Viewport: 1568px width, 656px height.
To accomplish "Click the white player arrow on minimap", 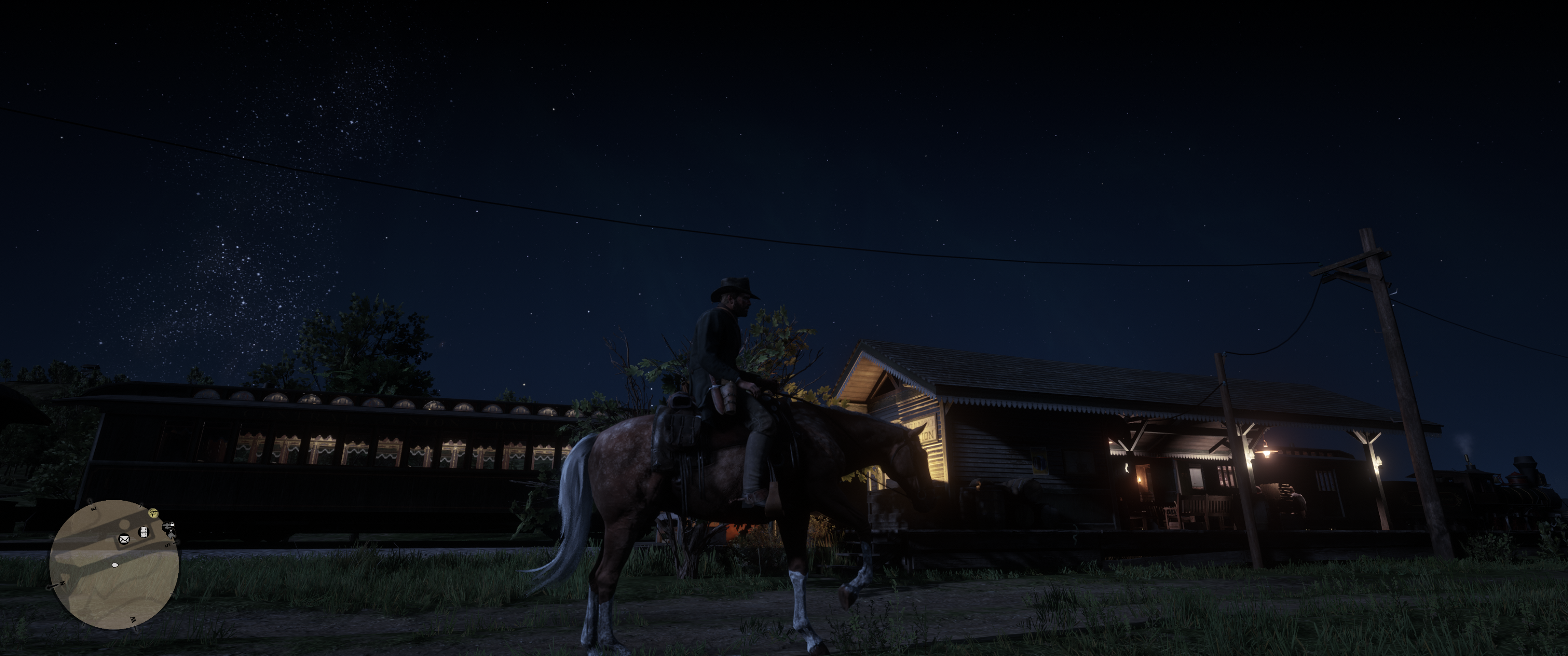I will click(x=115, y=565).
